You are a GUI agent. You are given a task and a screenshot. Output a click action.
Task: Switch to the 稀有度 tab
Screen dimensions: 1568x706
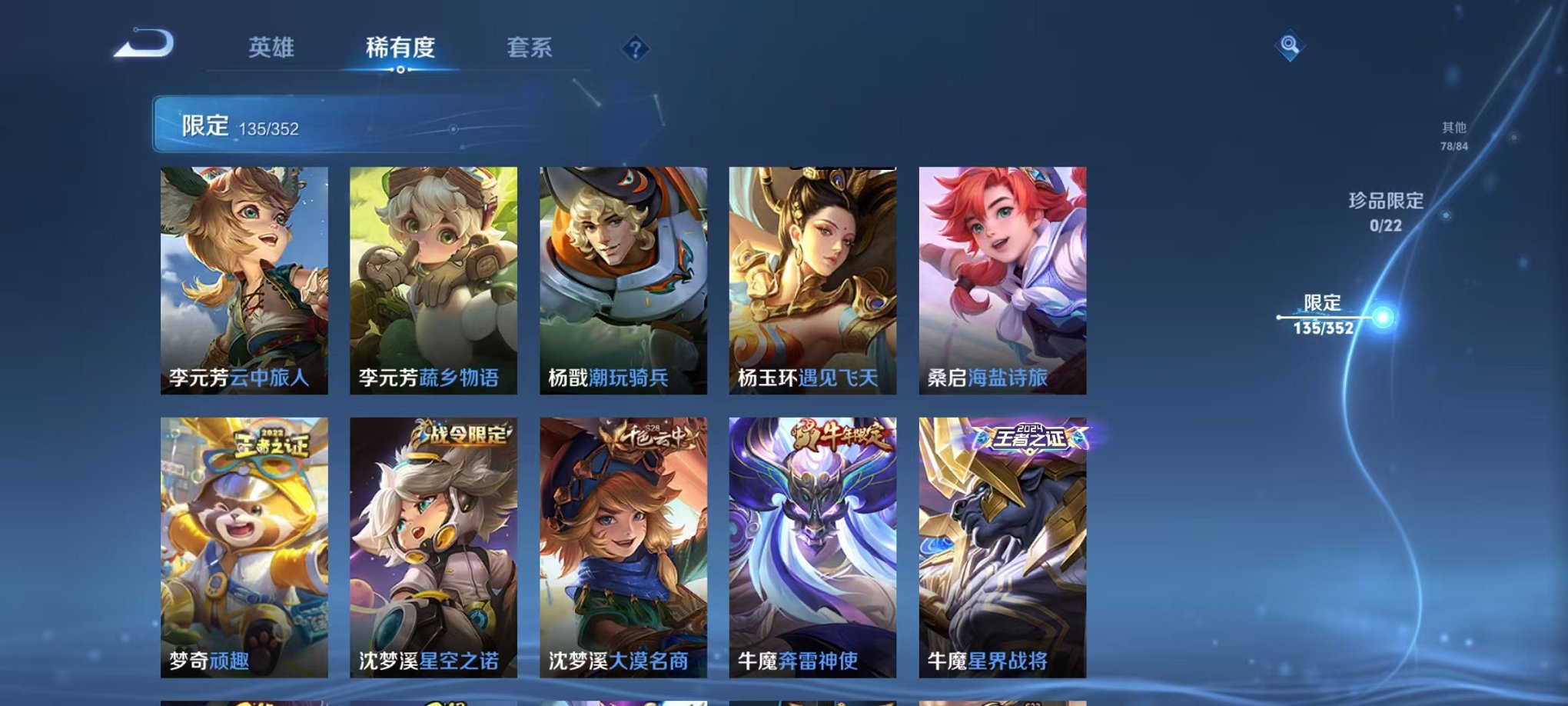click(399, 48)
